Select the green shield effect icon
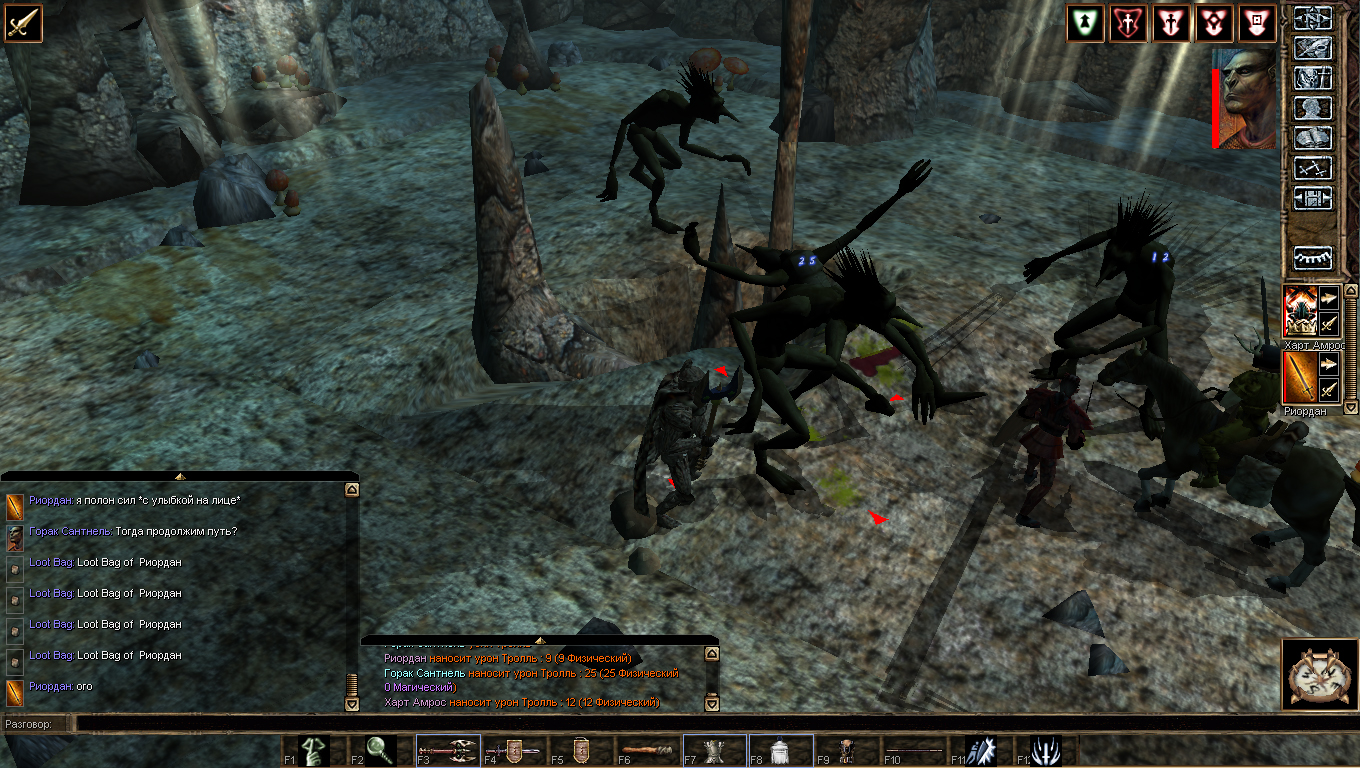Image resolution: width=1360 pixels, height=768 pixels. (x=1085, y=23)
